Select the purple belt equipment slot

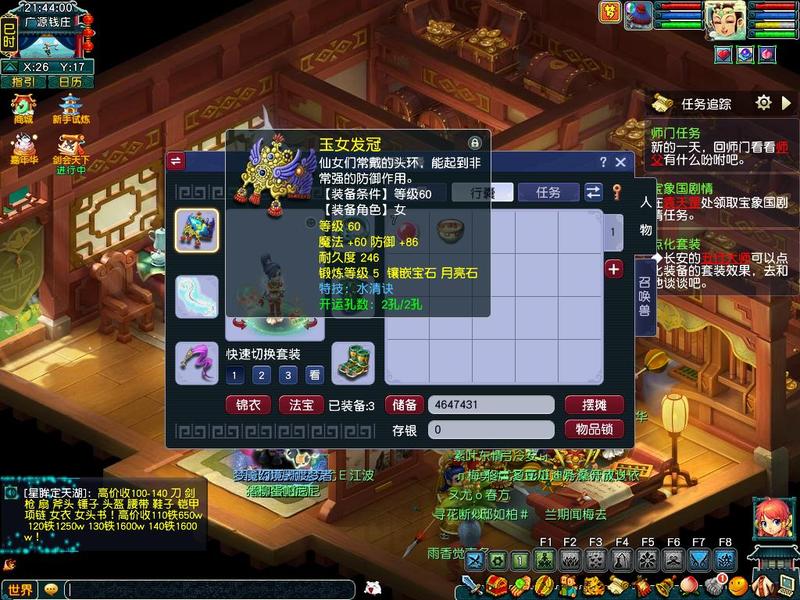tap(196, 361)
